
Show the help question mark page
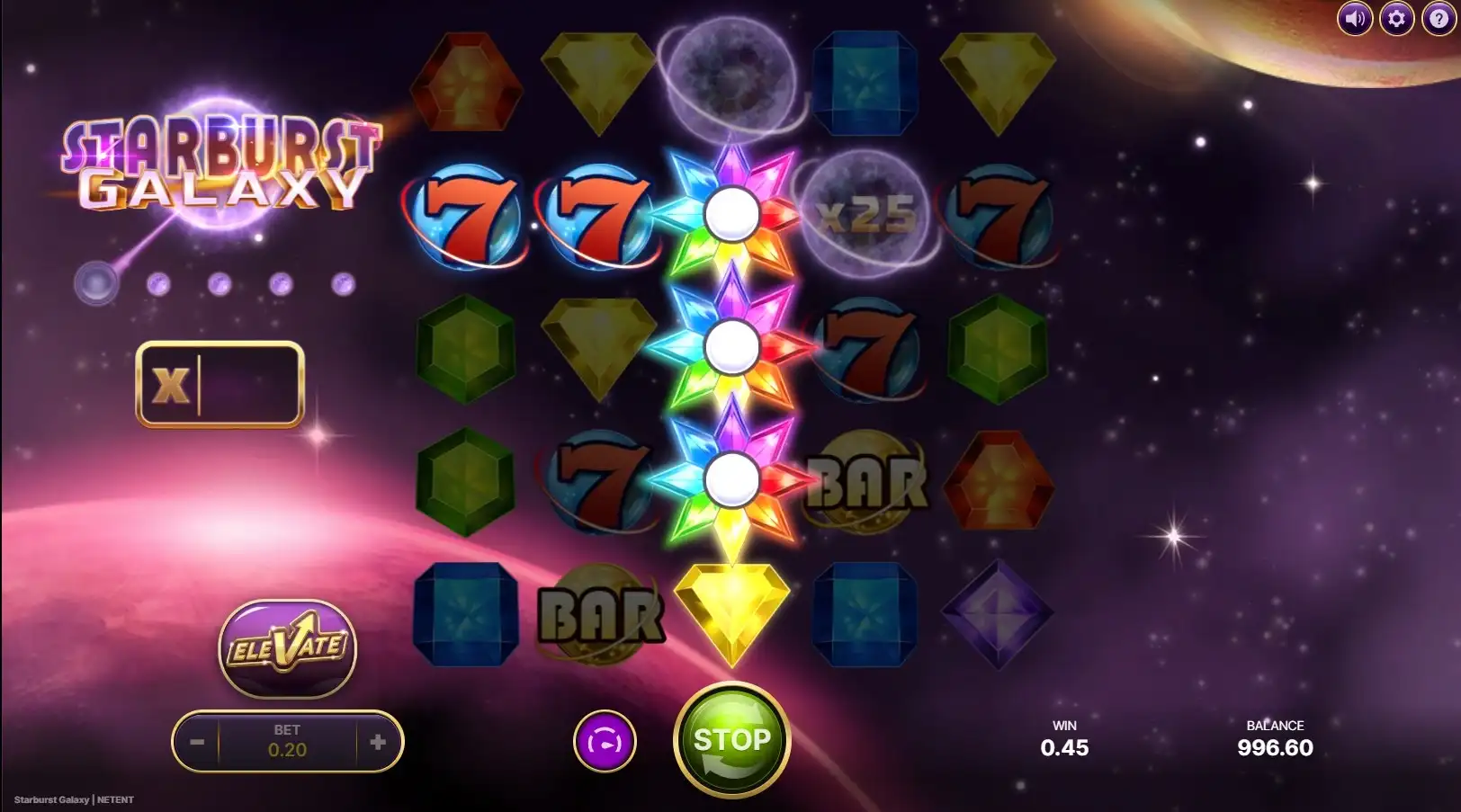point(1439,18)
